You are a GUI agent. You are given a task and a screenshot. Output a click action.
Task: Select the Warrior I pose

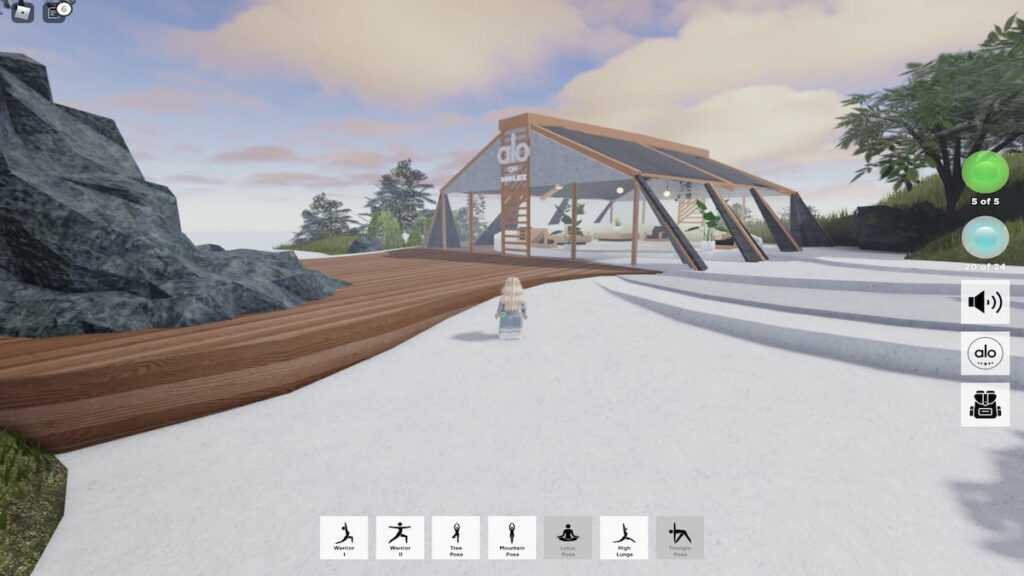pyautogui.click(x=344, y=537)
